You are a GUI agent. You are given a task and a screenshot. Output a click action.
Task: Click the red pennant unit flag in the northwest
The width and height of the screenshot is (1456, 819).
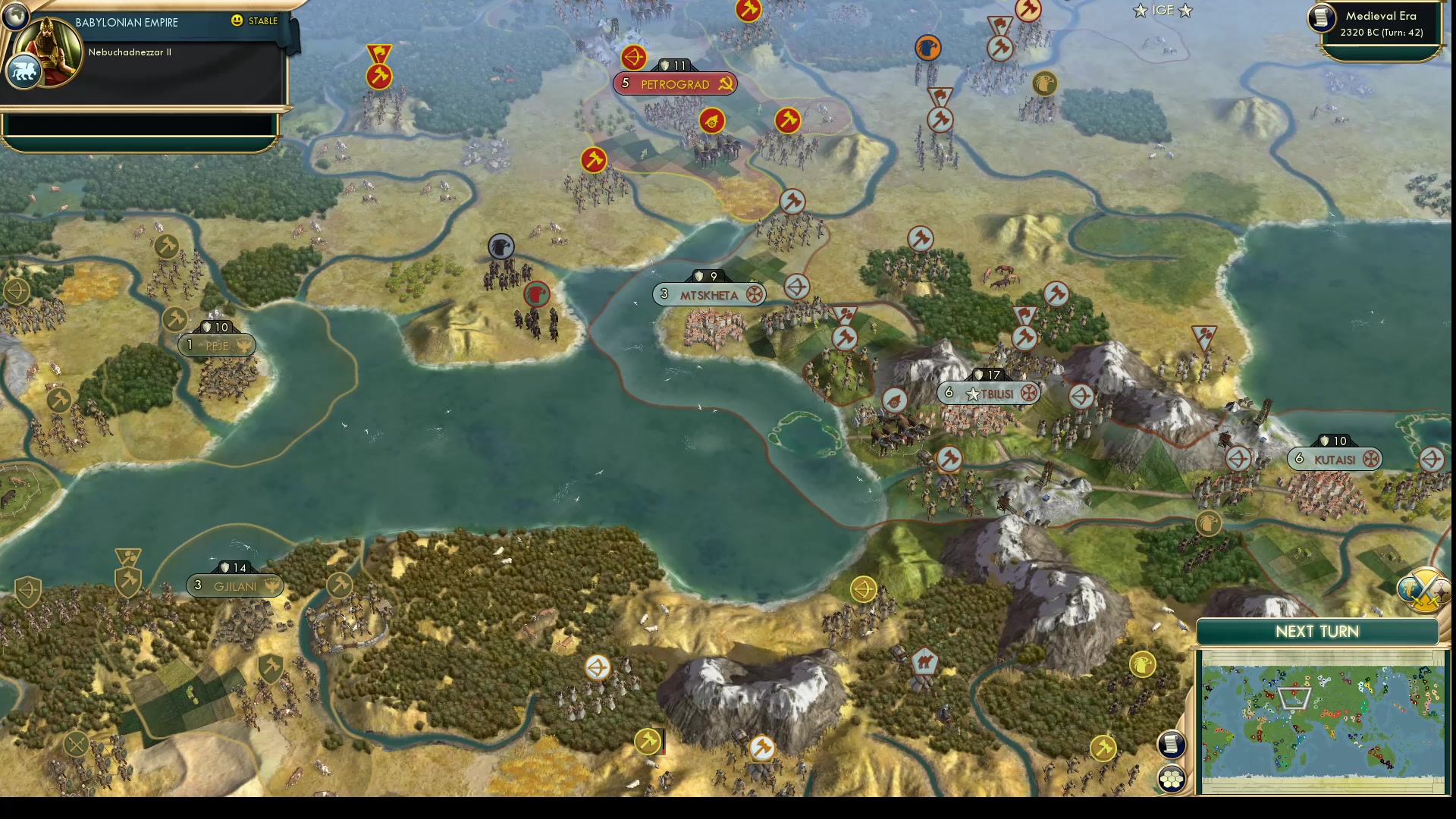379,51
